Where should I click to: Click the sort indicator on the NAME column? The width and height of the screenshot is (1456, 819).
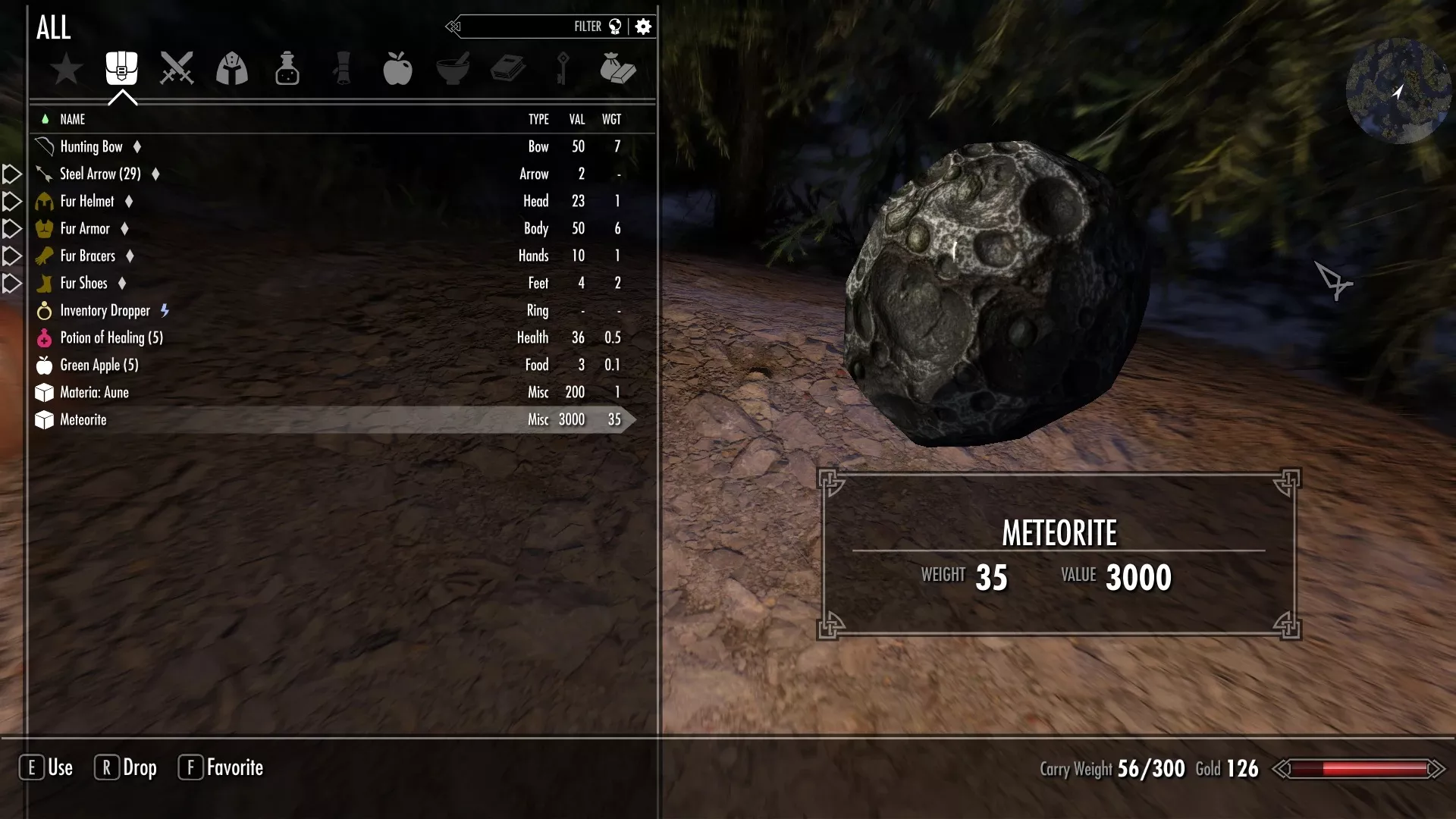pyautogui.click(x=45, y=119)
